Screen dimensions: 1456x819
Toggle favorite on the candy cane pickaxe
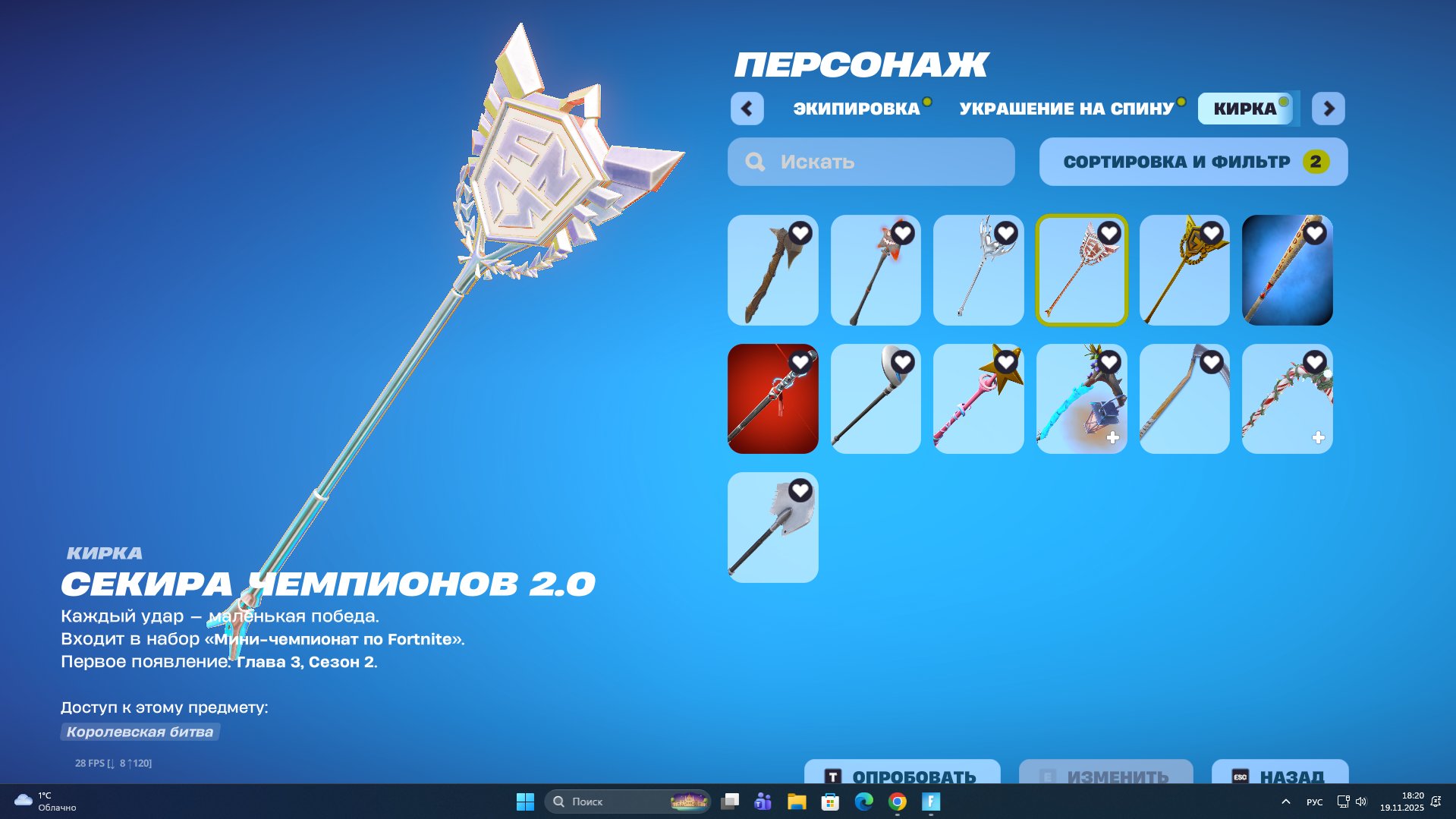click(1313, 363)
